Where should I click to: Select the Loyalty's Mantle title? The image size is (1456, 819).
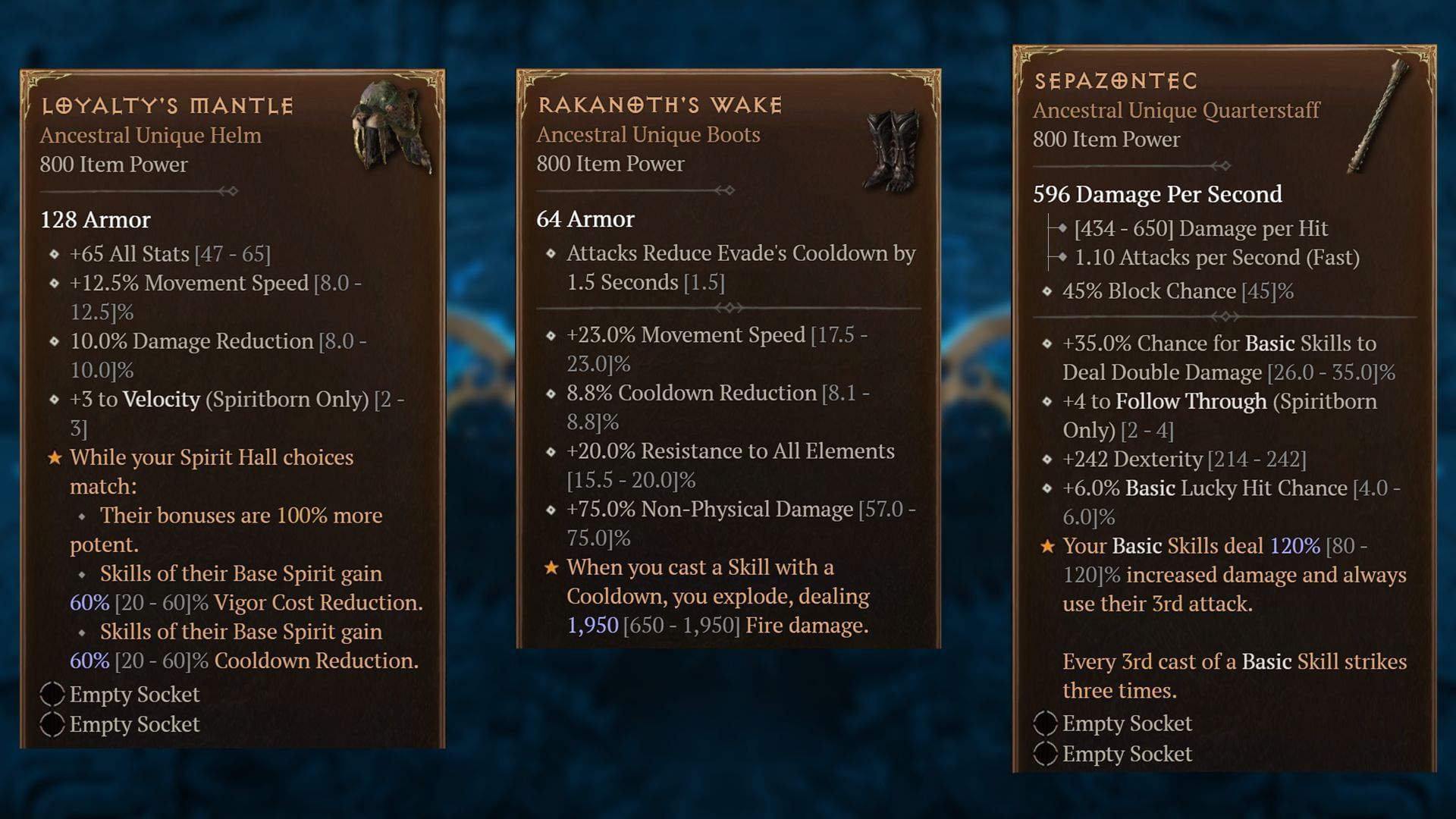coord(167,105)
